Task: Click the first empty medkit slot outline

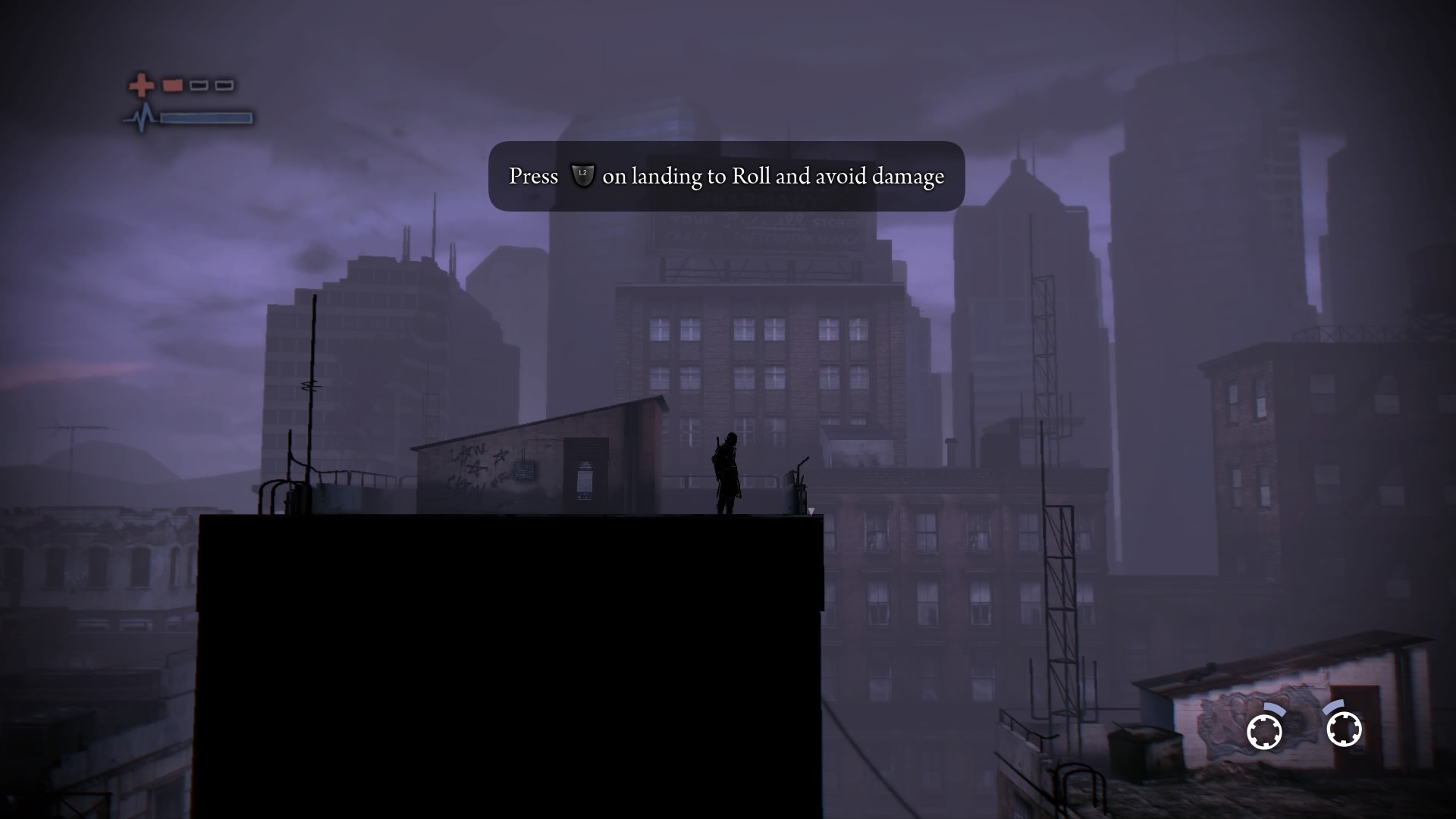Action: [199, 85]
